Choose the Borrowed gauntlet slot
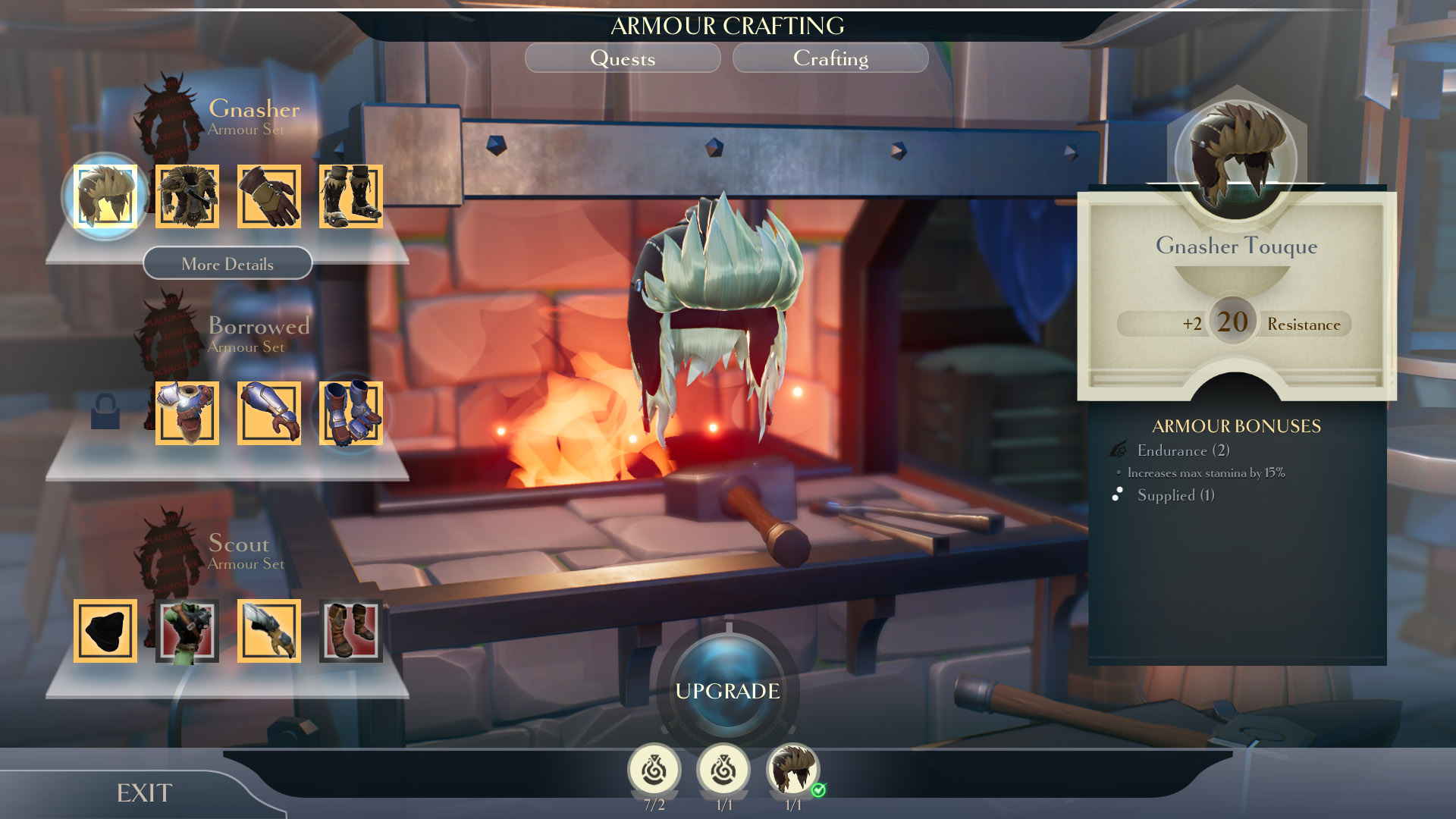 click(x=269, y=413)
